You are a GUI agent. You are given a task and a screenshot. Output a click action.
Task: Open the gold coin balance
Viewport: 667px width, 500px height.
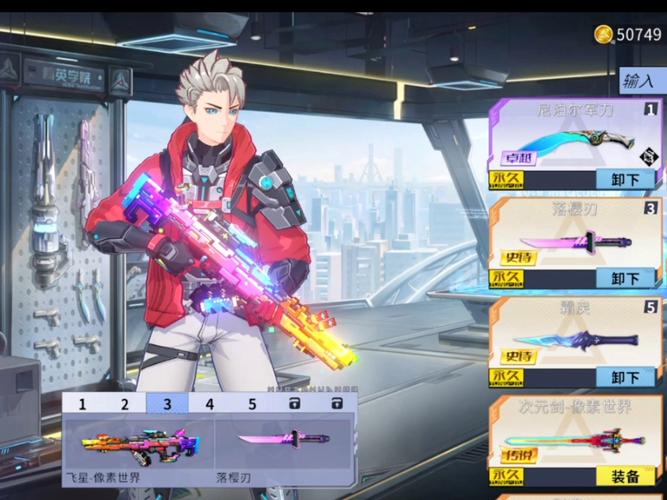coord(629,35)
